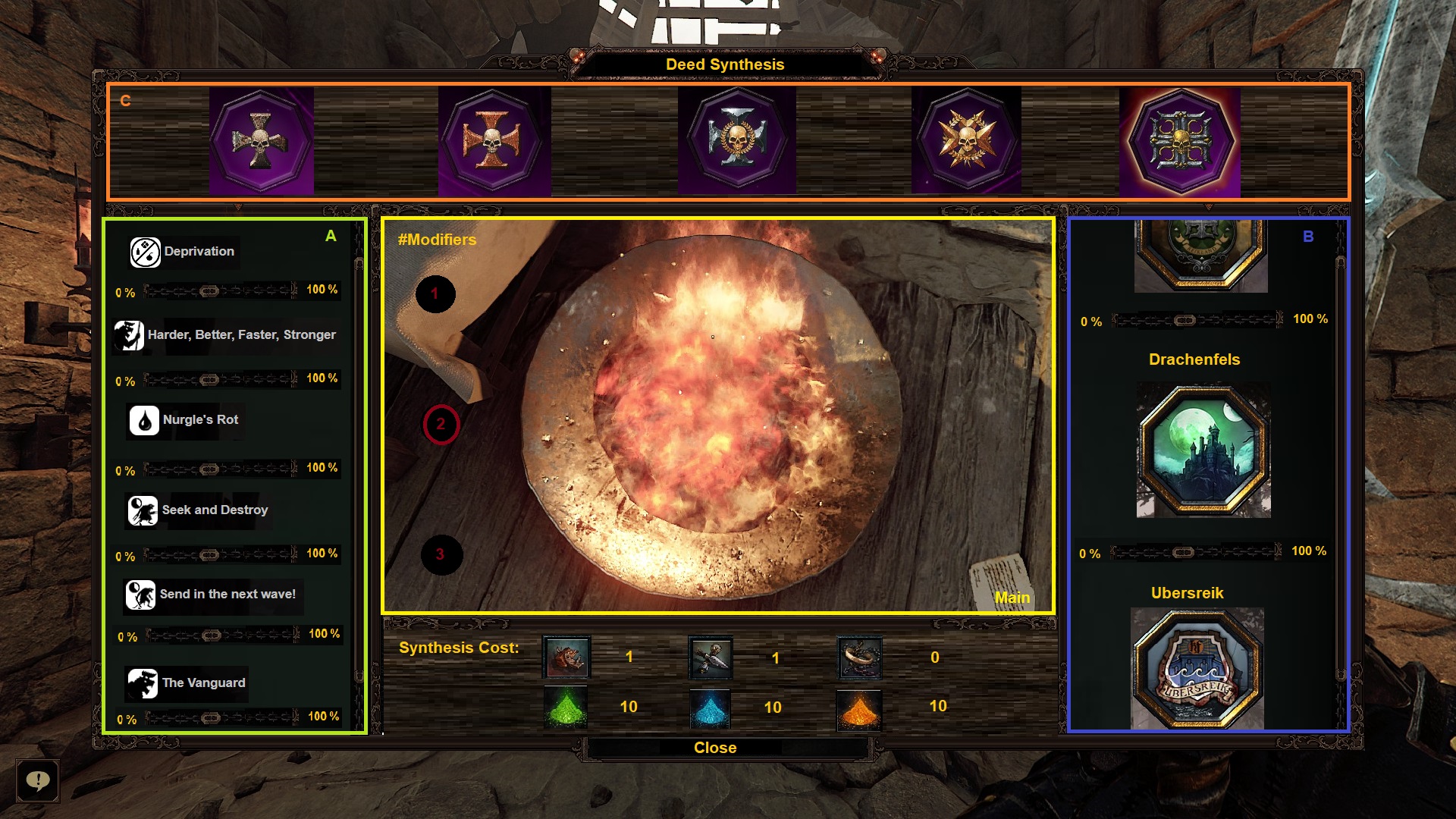
Task: Adjust the Drachenfels percentage slider
Action: [x=1183, y=552]
